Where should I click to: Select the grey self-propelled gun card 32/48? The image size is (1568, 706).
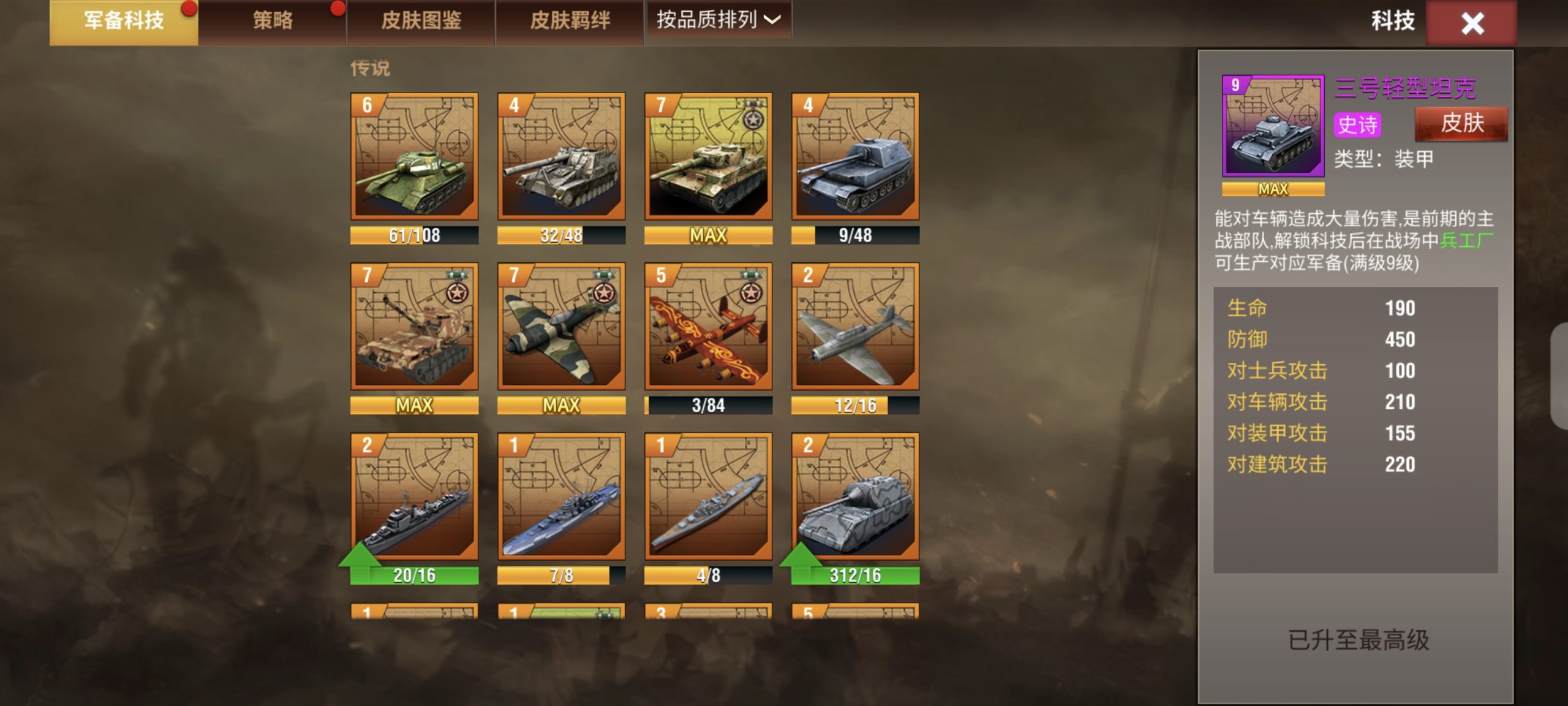(562, 157)
